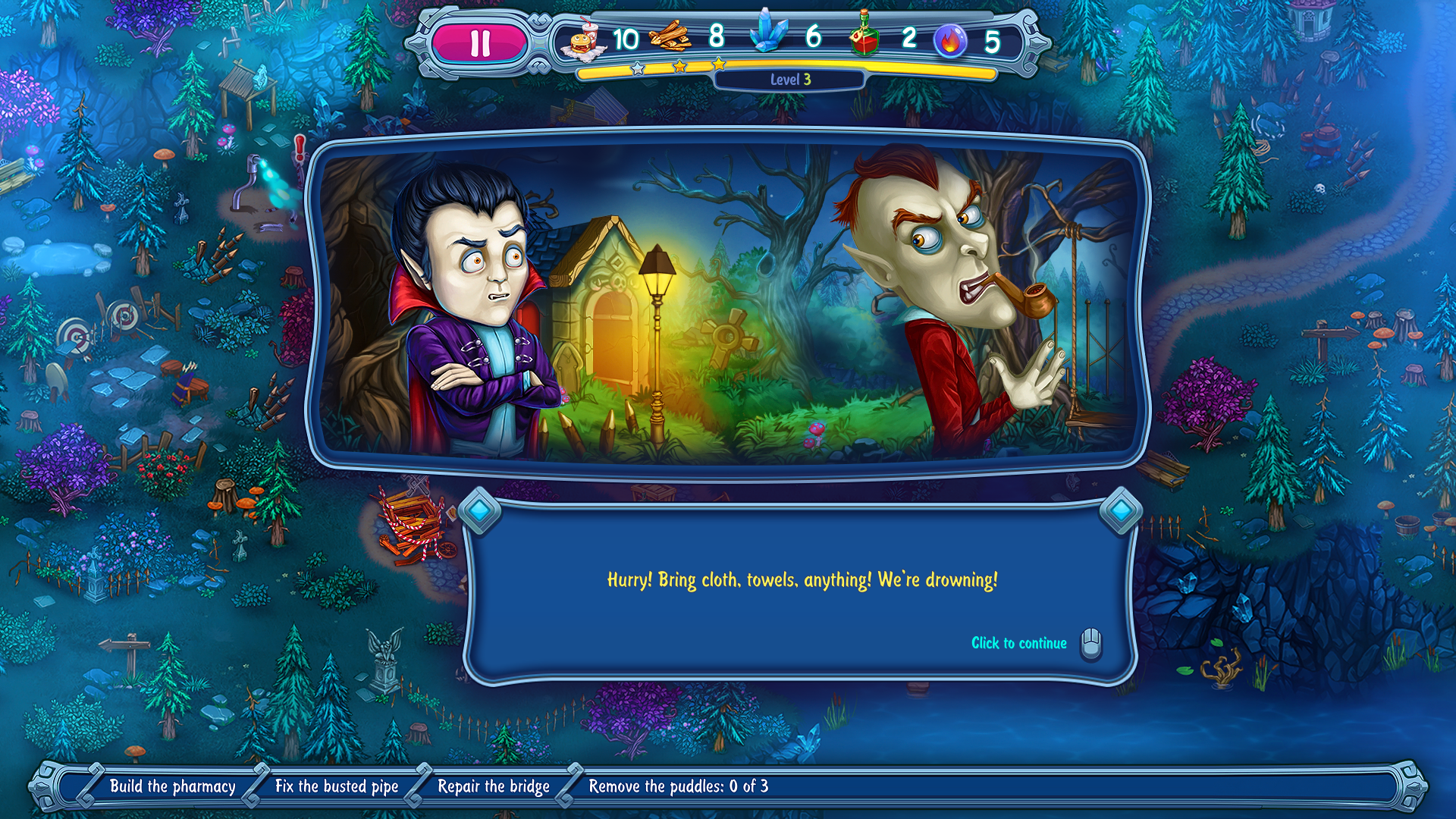Click the pink pause button
Screen dimensions: 1456x819
(480, 43)
